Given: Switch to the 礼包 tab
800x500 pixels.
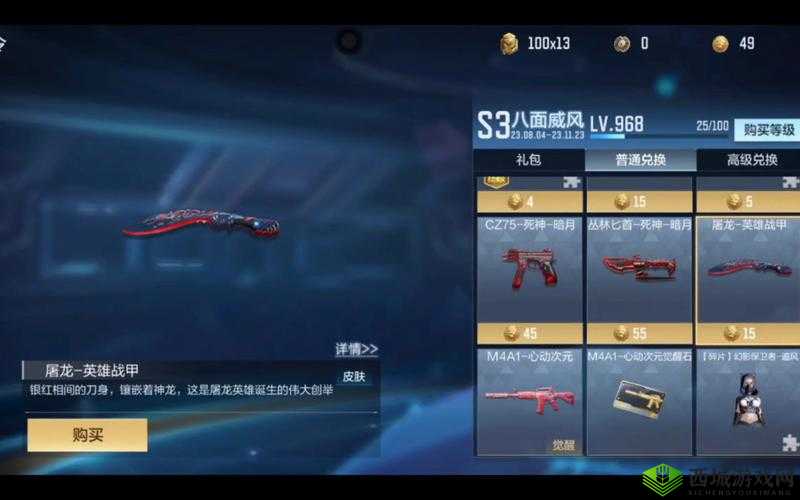Looking at the screenshot, I should [527, 160].
